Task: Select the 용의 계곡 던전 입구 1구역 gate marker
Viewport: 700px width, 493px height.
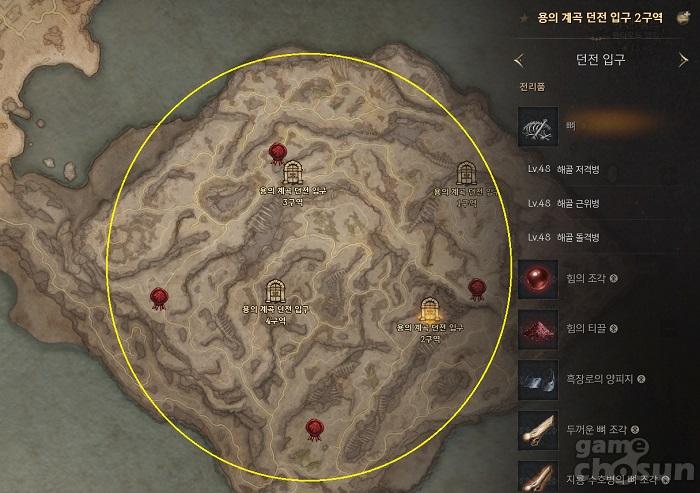Action: tap(465, 174)
